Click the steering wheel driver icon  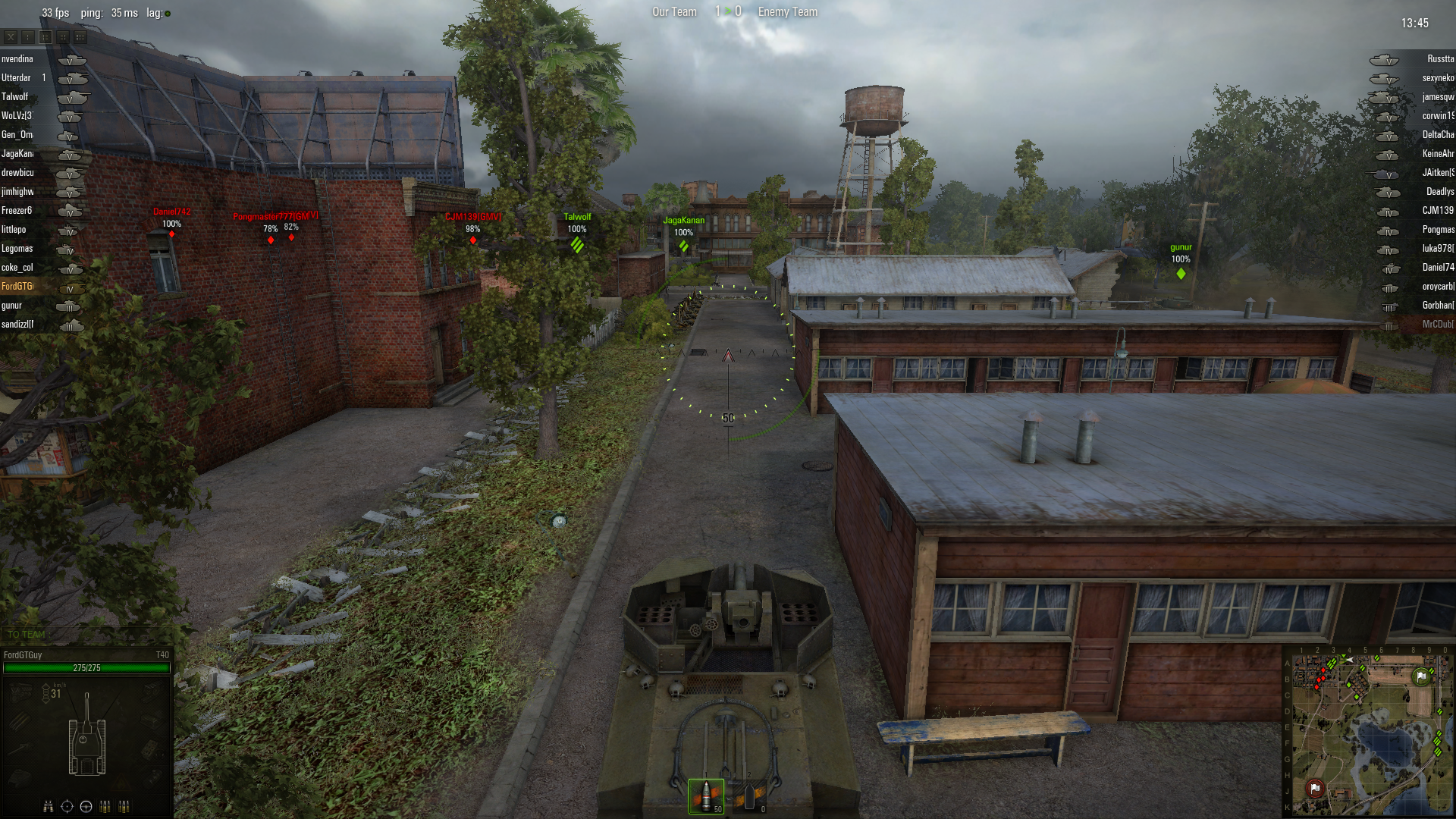pyautogui.click(x=86, y=806)
